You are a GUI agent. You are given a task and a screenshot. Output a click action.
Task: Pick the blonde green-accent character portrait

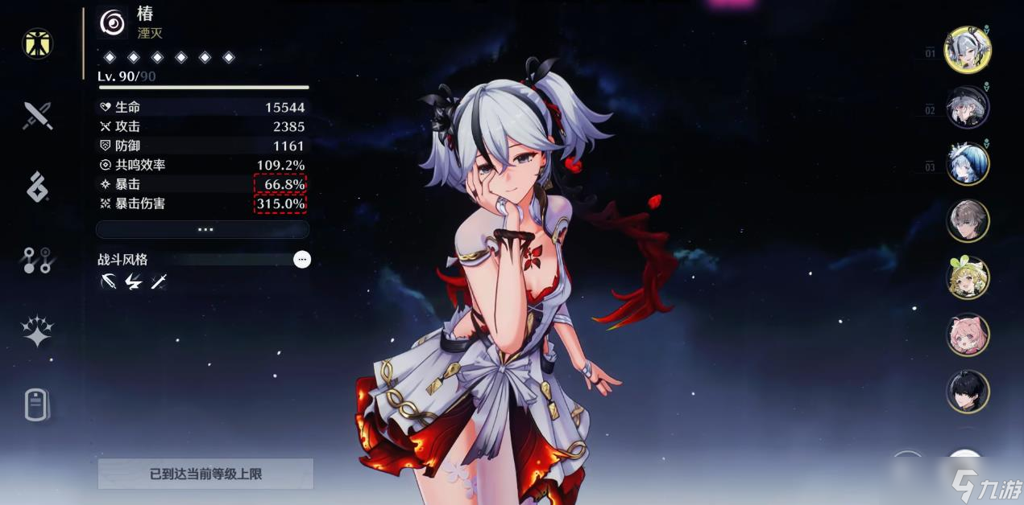coord(967,278)
